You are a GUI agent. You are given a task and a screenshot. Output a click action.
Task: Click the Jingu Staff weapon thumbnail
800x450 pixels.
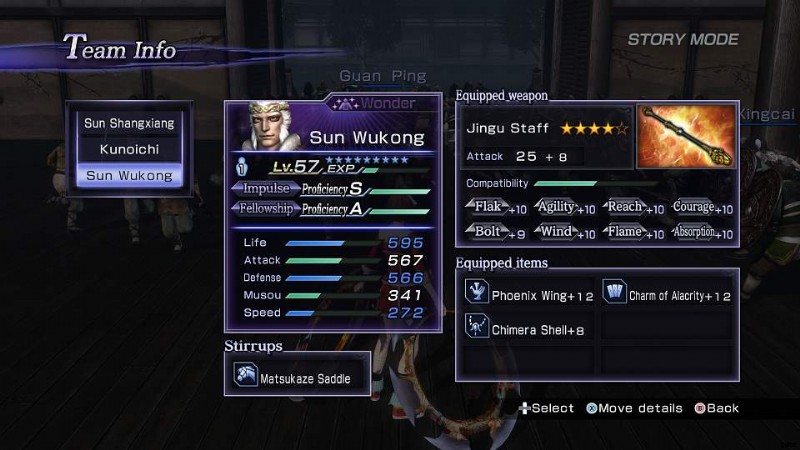(686, 137)
